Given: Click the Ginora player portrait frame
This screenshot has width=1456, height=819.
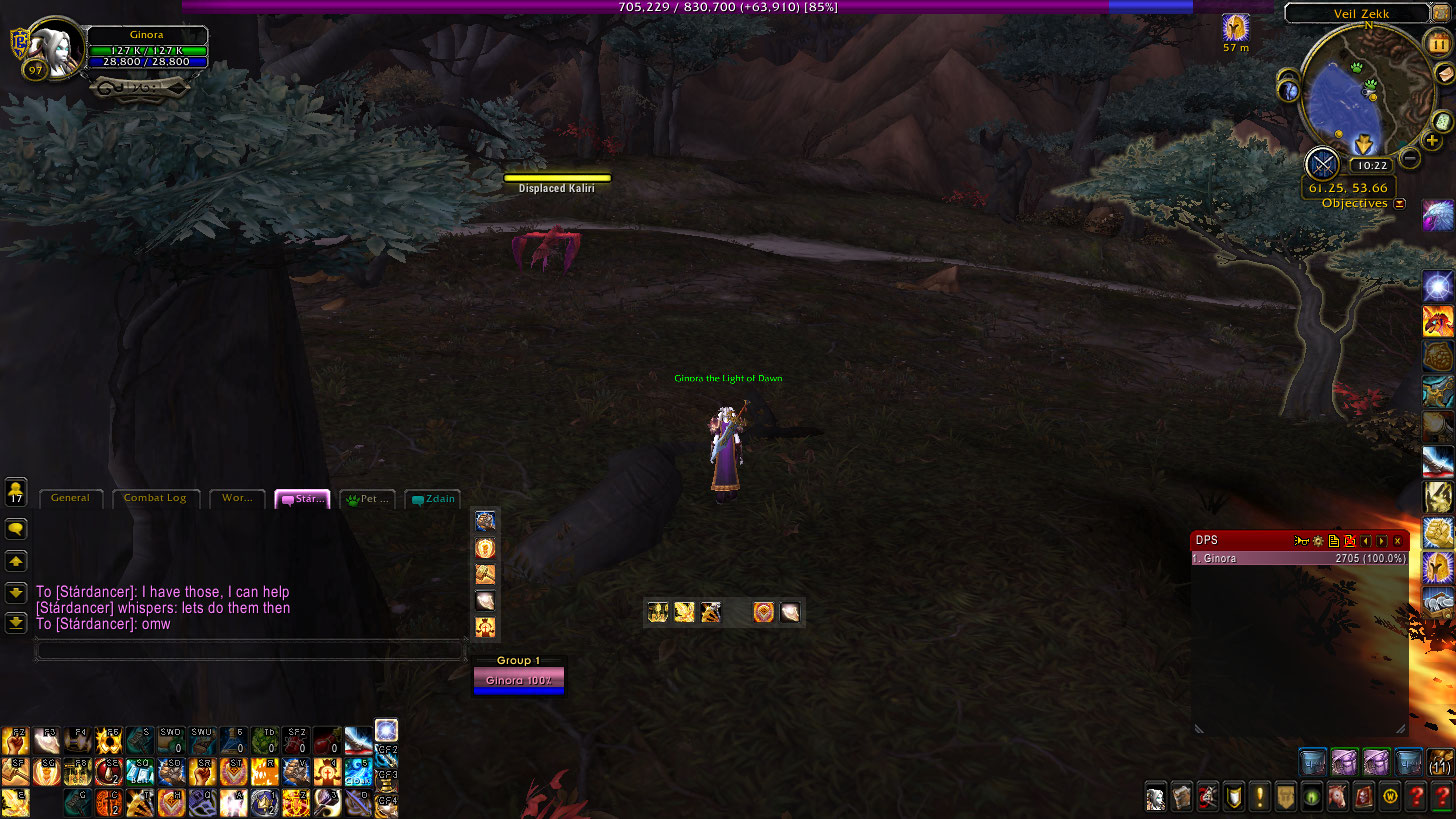Looking at the screenshot, I should pyautogui.click(x=52, y=47).
